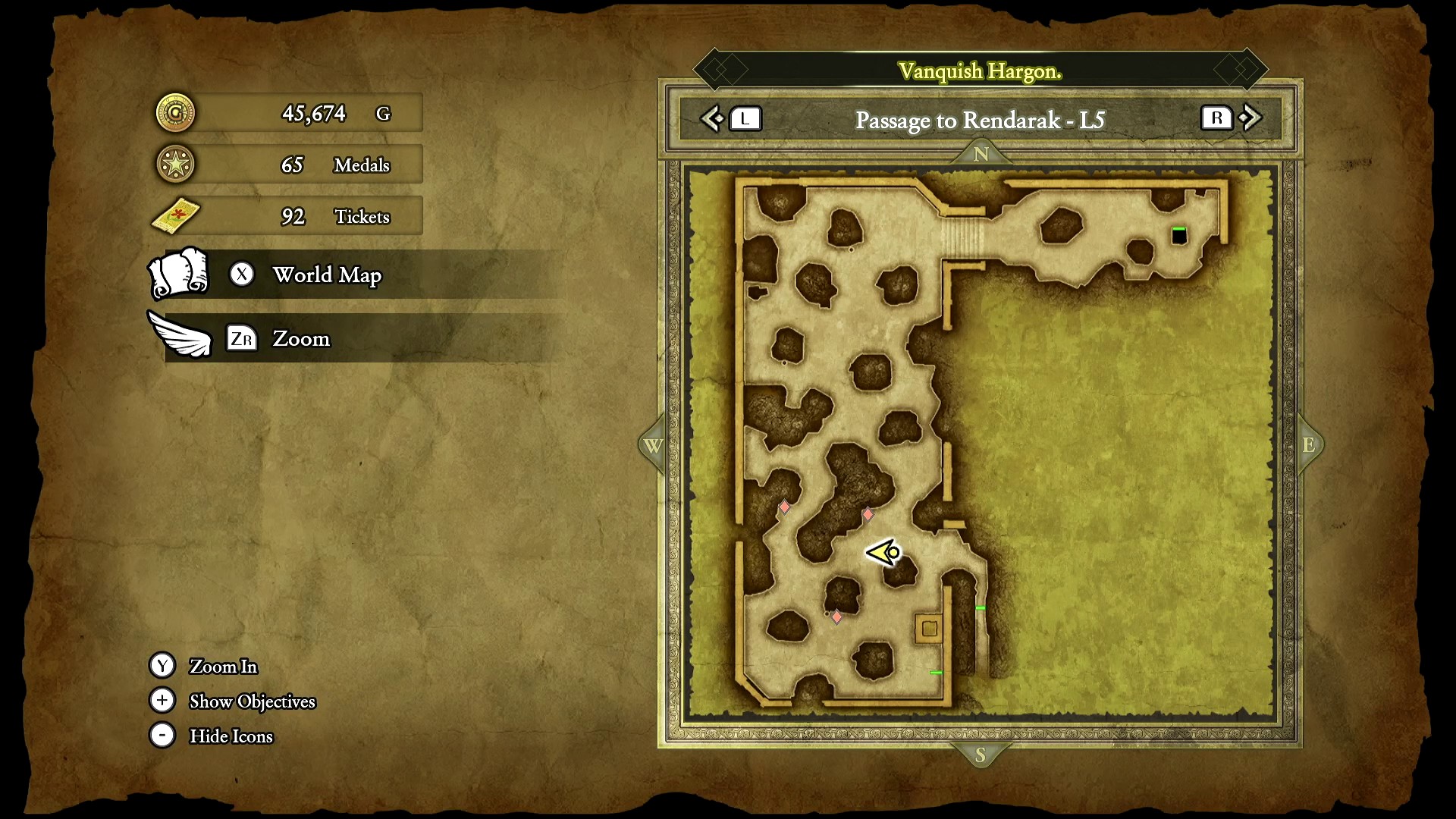Click the east compass marker
This screenshot has height=819, width=1456.
[x=1309, y=445]
